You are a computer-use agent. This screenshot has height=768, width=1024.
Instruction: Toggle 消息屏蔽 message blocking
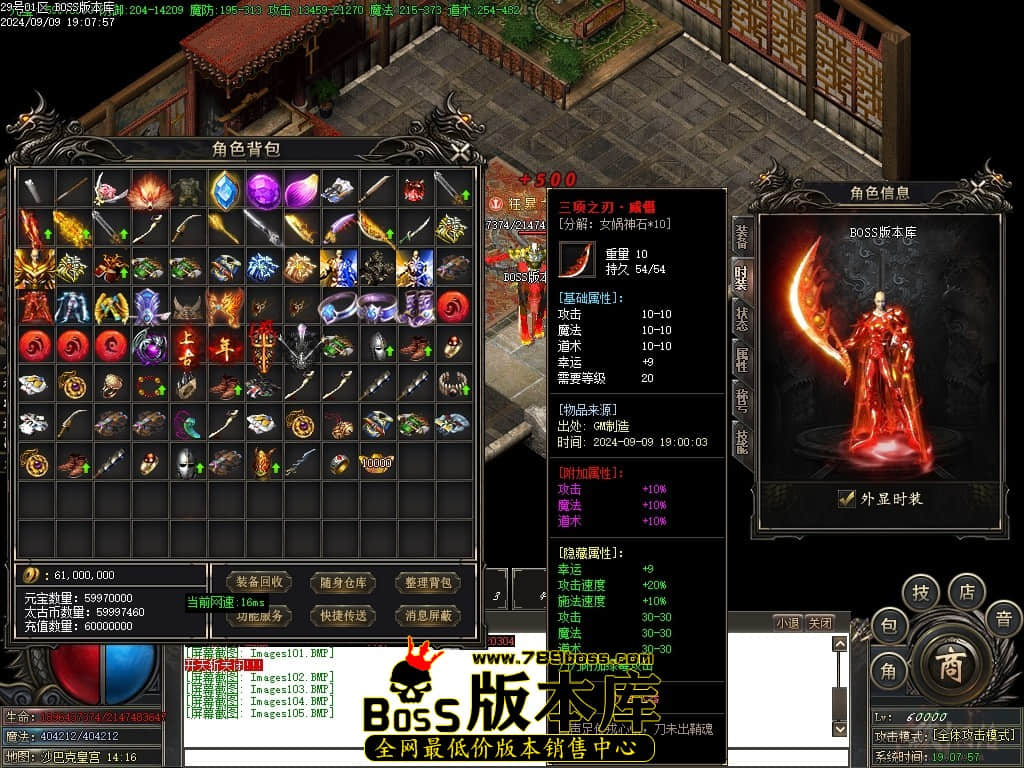pyautogui.click(x=428, y=615)
